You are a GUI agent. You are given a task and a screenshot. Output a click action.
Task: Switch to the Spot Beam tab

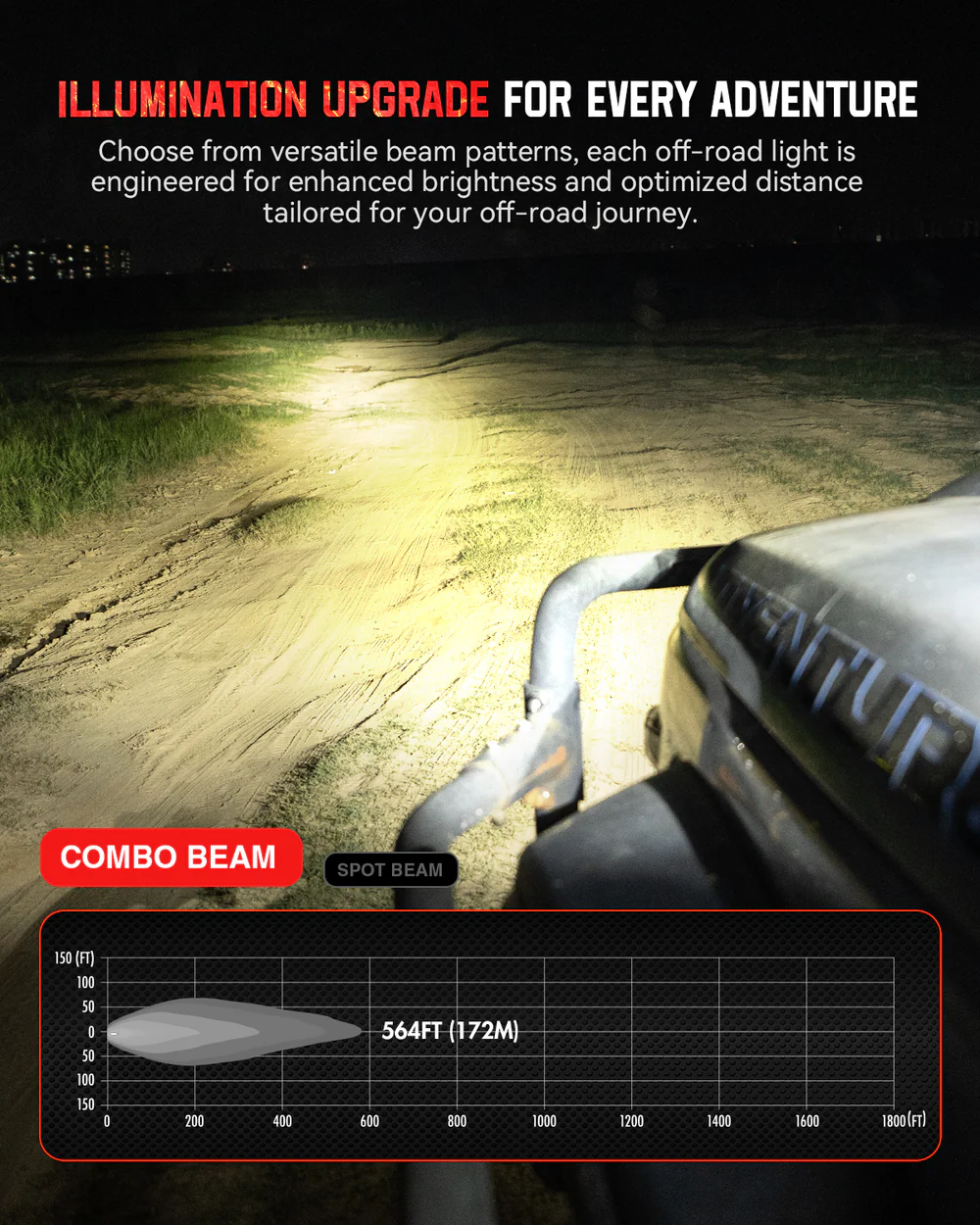point(390,869)
